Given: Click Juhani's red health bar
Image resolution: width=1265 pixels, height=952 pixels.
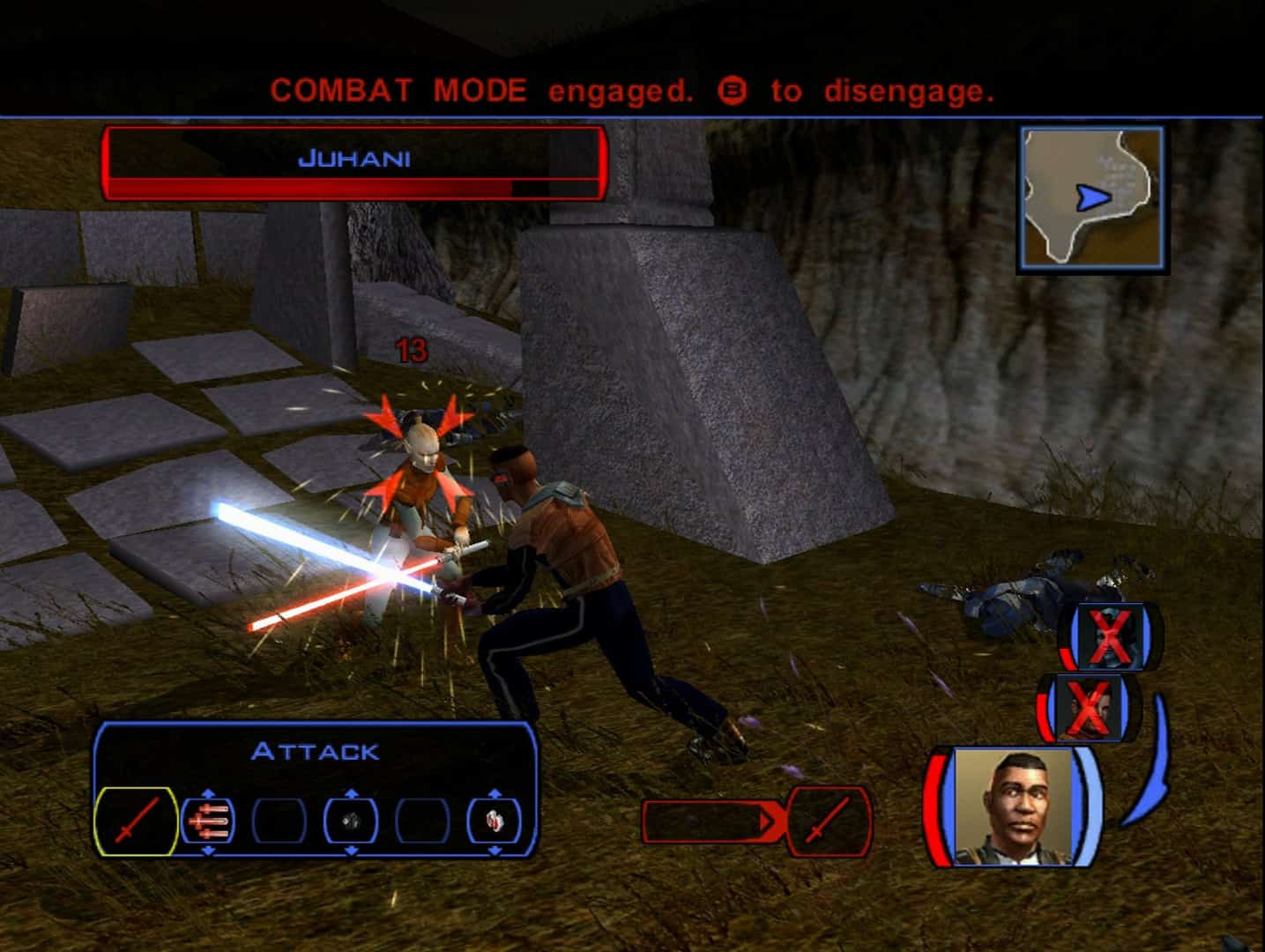Looking at the screenshot, I should [309, 188].
